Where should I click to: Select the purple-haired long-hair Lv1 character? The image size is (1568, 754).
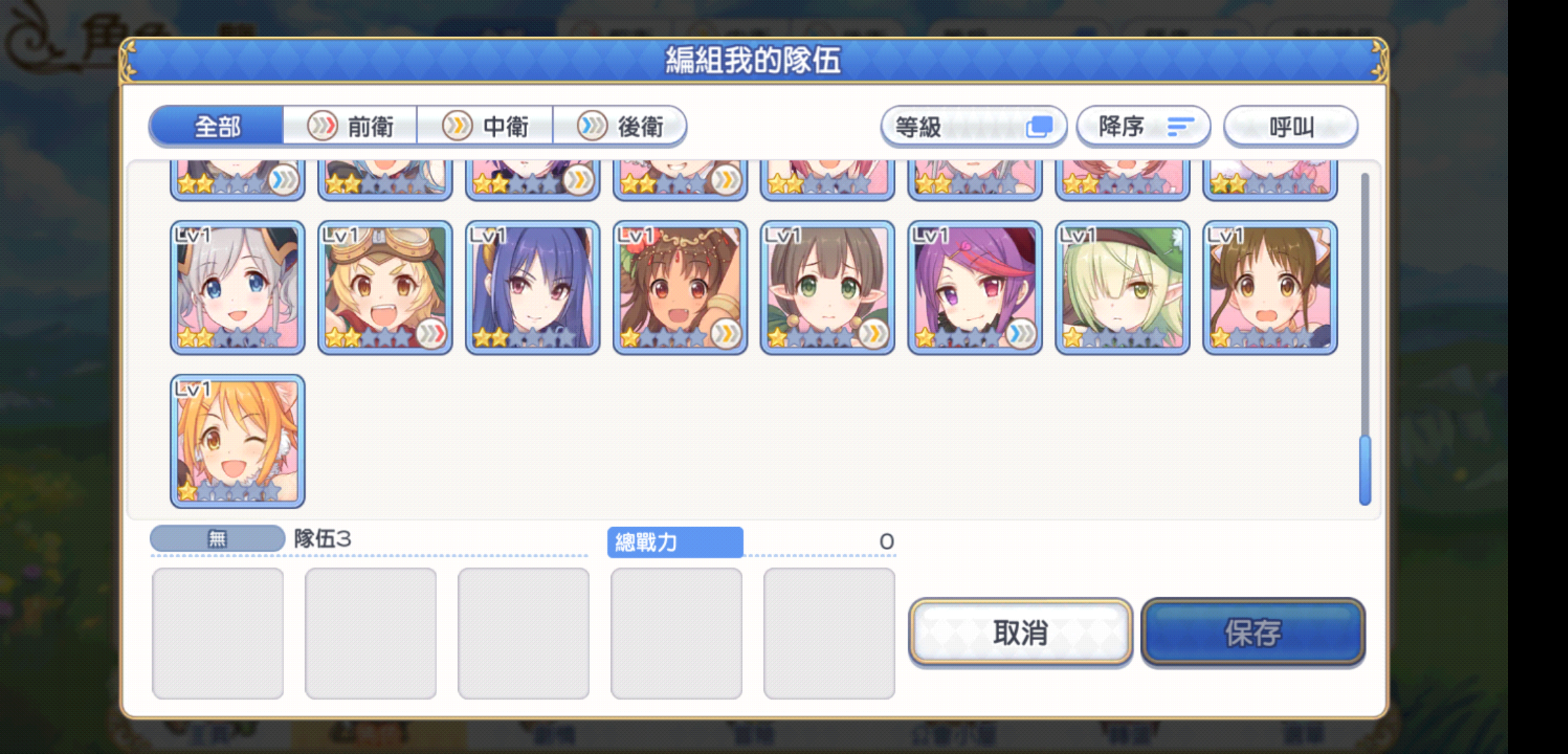(x=533, y=286)
